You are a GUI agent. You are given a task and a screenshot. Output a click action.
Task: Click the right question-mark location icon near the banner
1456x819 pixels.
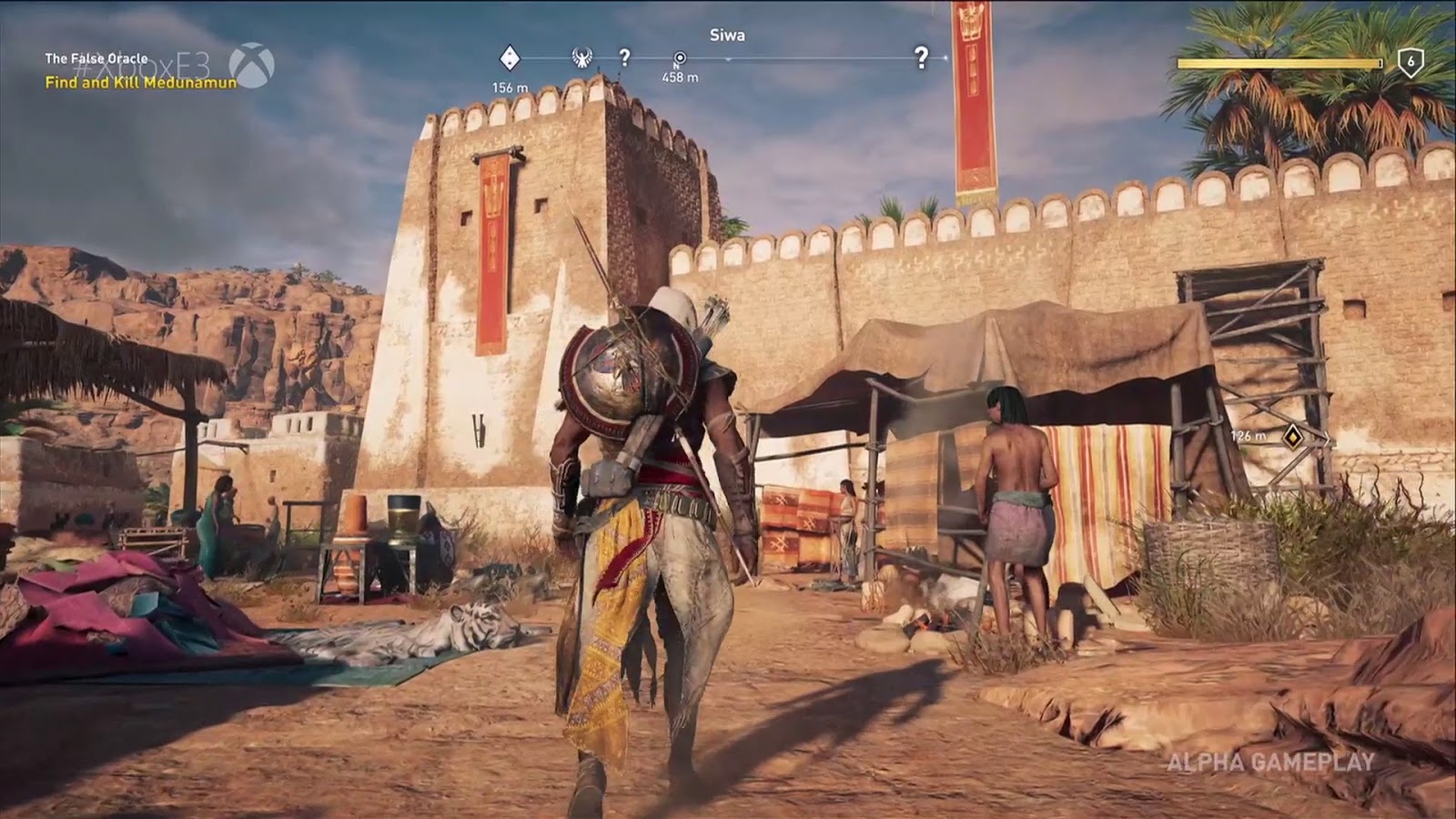(922, 56)
